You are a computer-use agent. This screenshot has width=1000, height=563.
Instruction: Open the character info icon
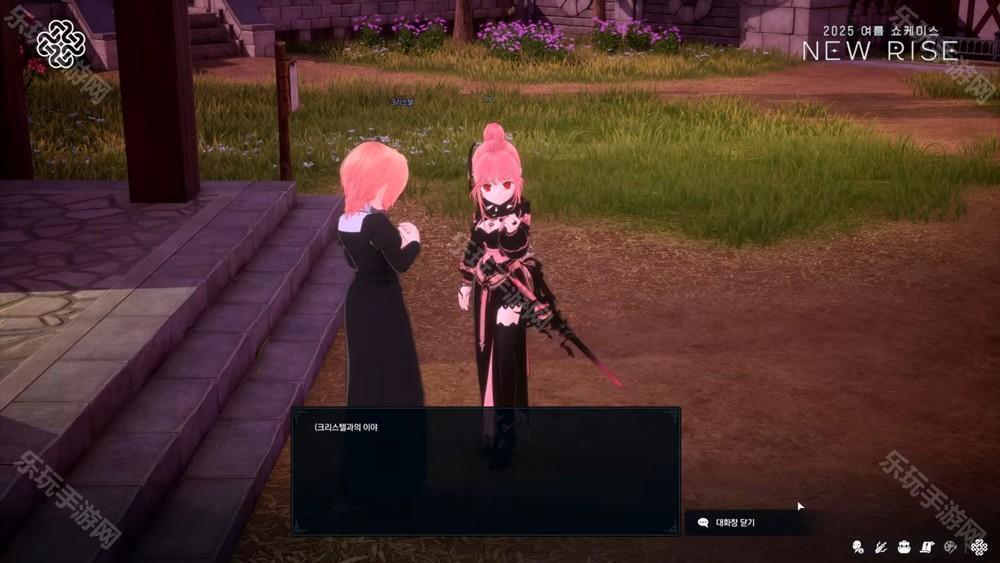(858, 547)
